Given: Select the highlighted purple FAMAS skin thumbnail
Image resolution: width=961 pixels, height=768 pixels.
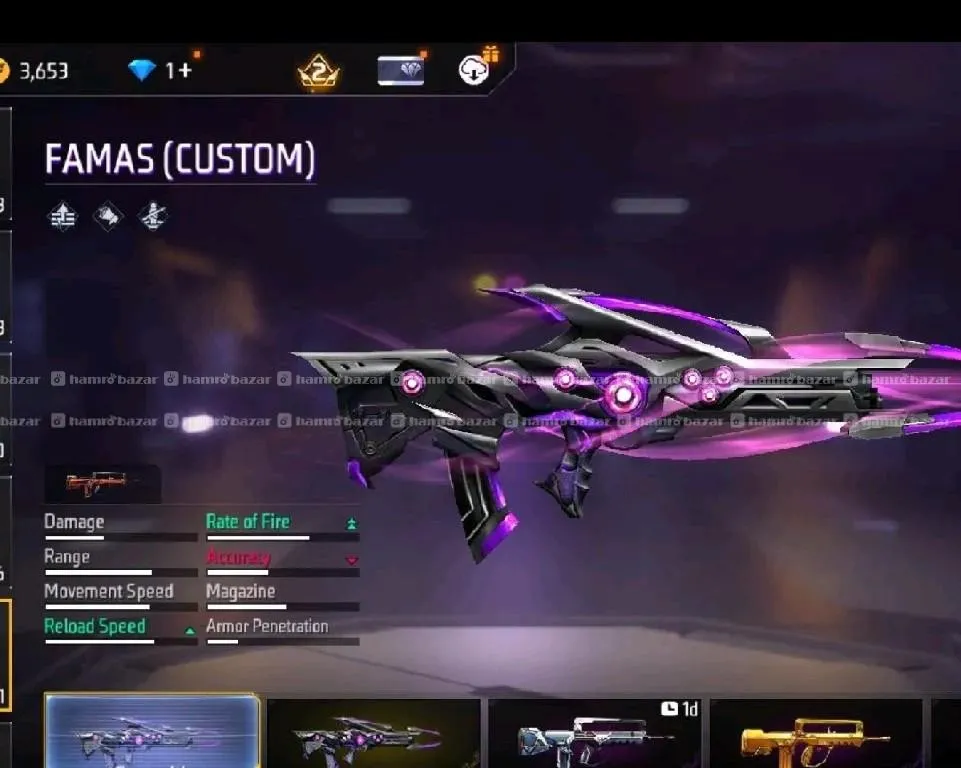Looking at the screenshot, I should tap(153, 733).
